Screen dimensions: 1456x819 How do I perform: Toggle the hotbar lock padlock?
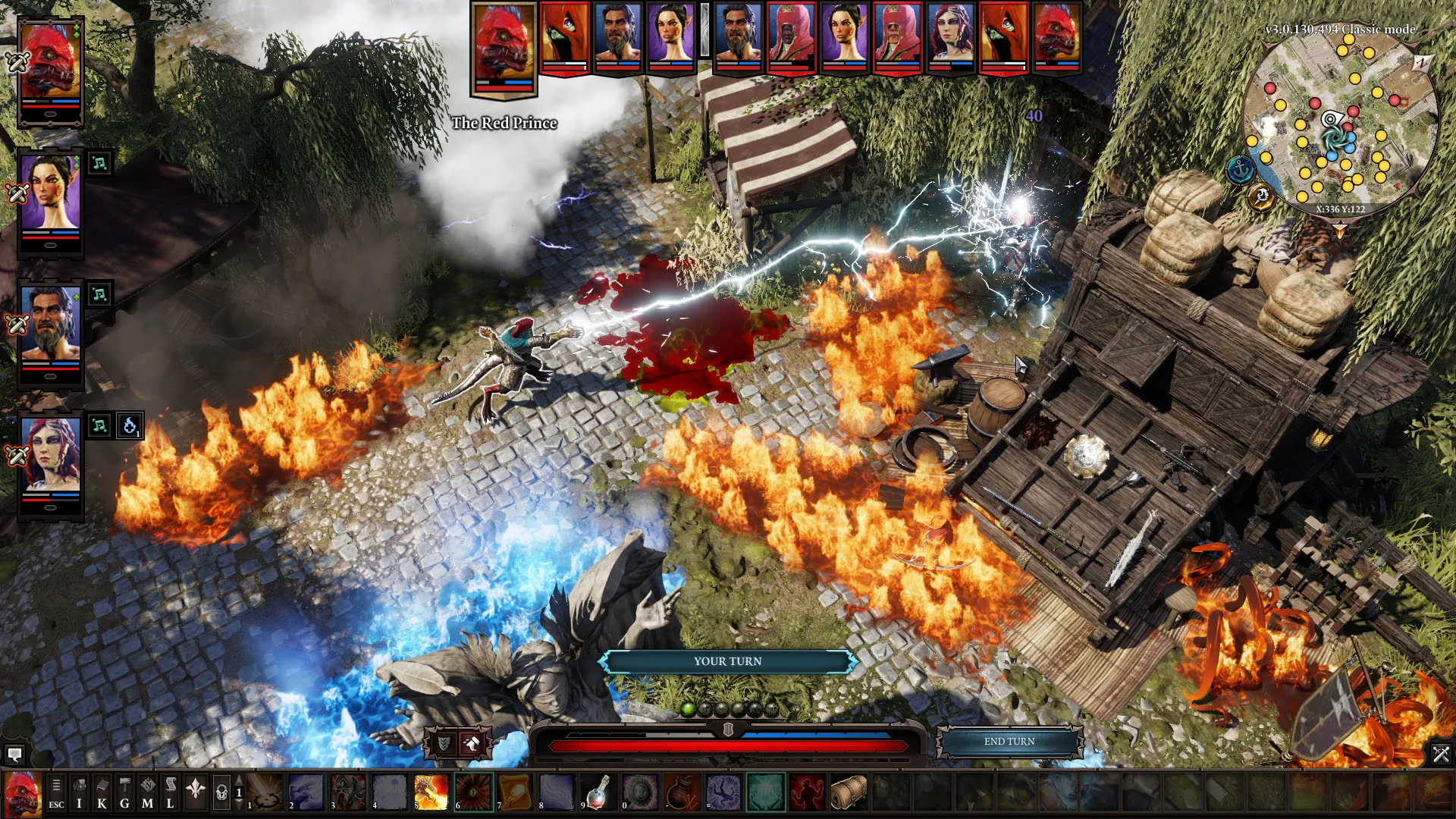click(221, 792)
